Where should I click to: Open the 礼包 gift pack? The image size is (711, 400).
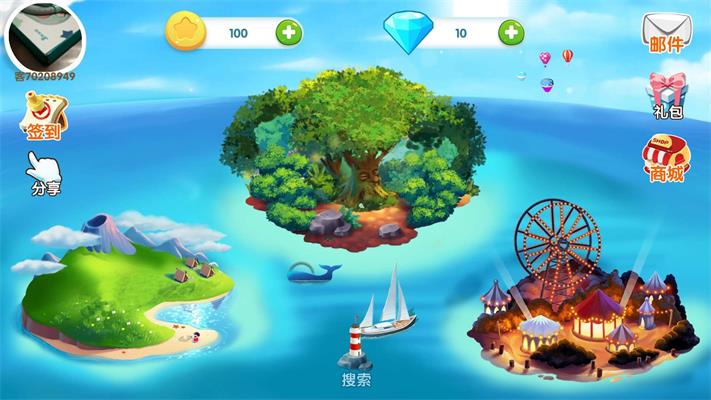[666, 97]
